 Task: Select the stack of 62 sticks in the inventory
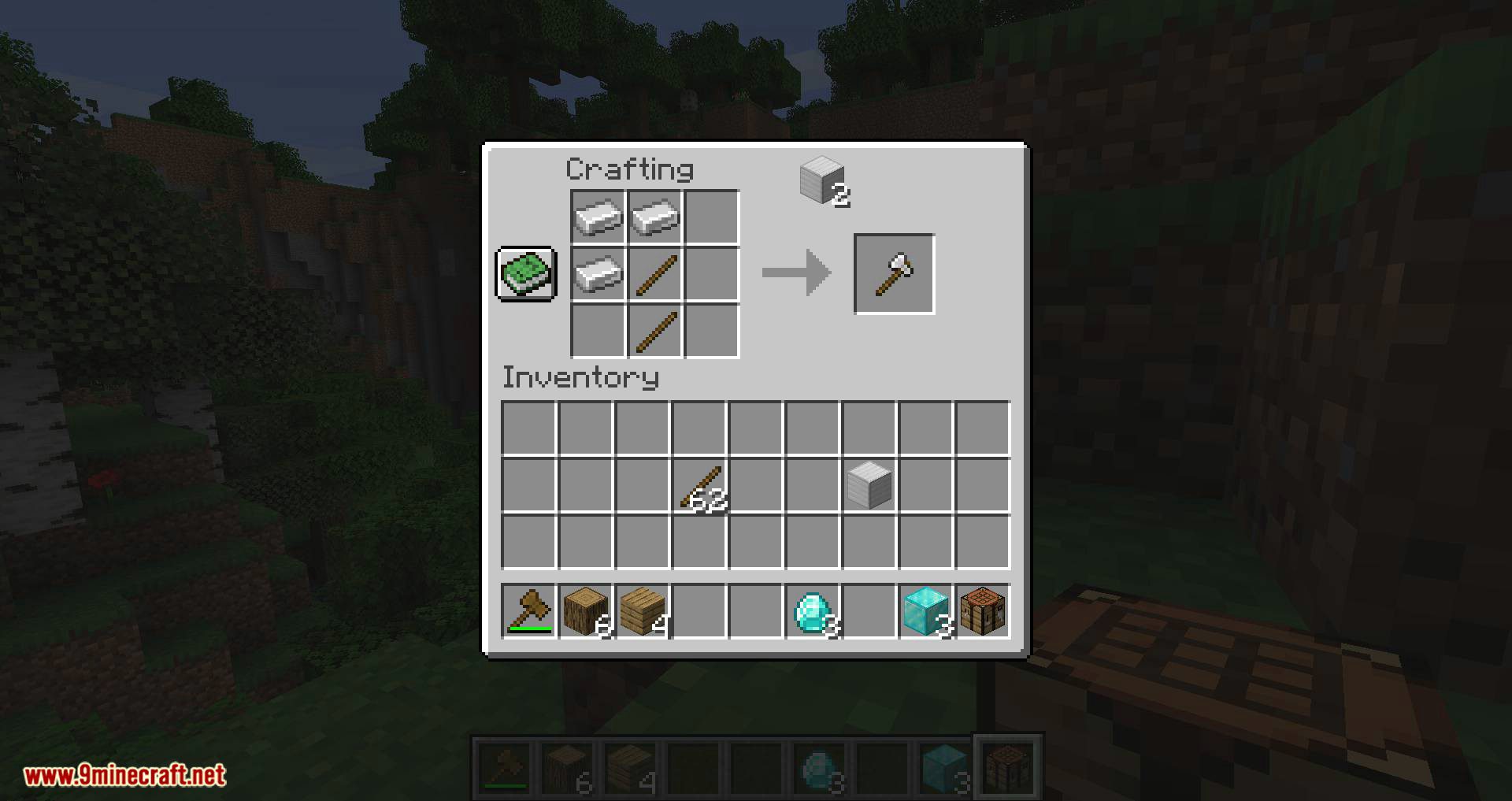pos(701,484)
